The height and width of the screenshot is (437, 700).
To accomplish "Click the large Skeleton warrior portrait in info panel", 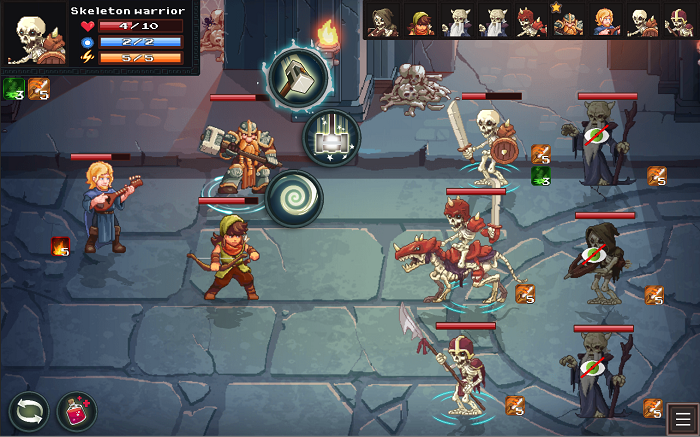I will [x=35, y=38].
